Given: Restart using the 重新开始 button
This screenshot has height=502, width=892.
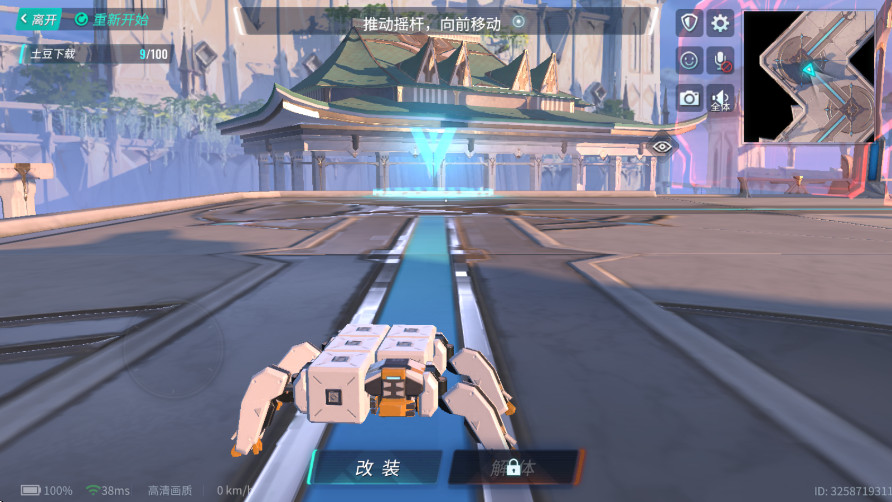Looking at the screenshot, I should pyautogui.click(x=112, y=19).
